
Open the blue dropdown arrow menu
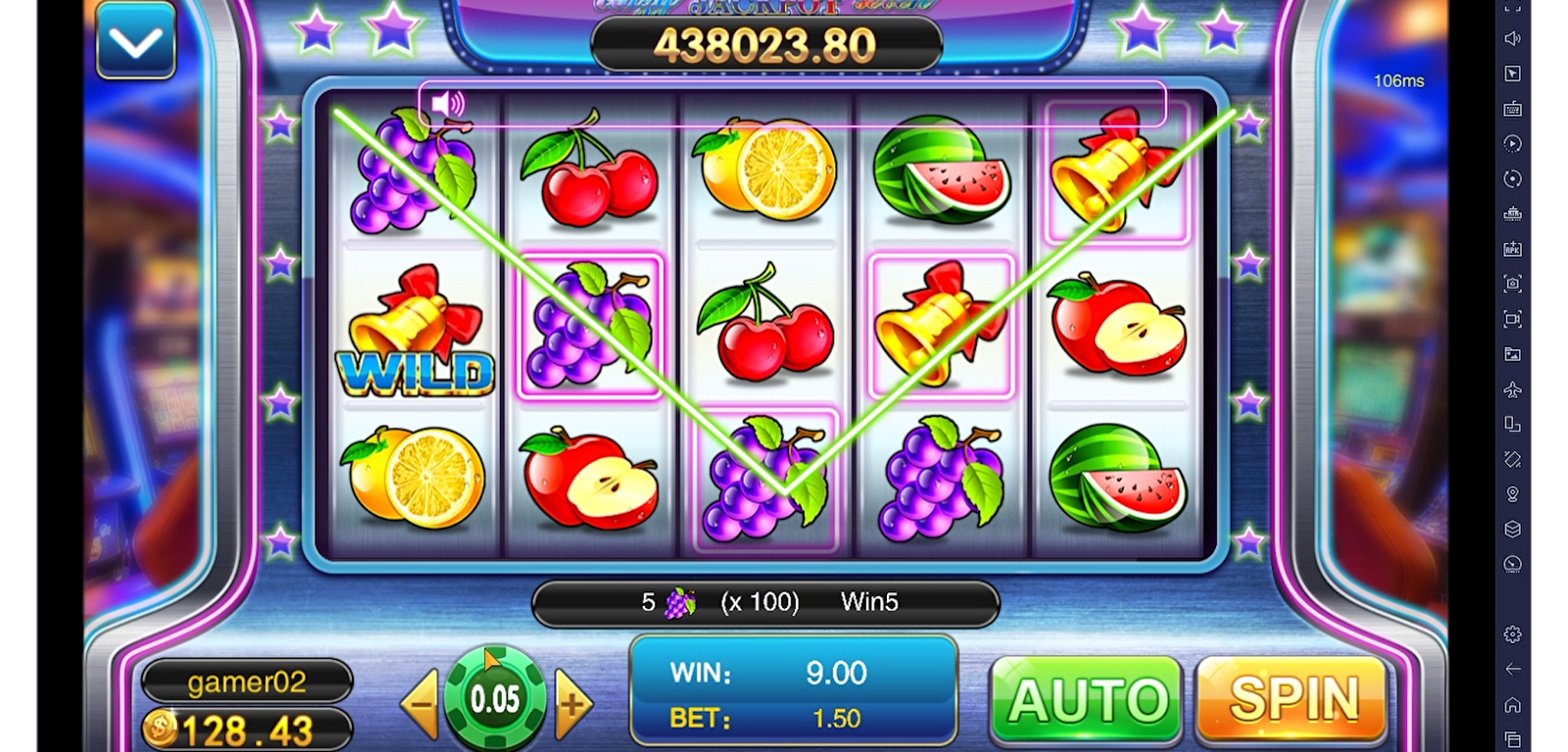click(136, 41)
